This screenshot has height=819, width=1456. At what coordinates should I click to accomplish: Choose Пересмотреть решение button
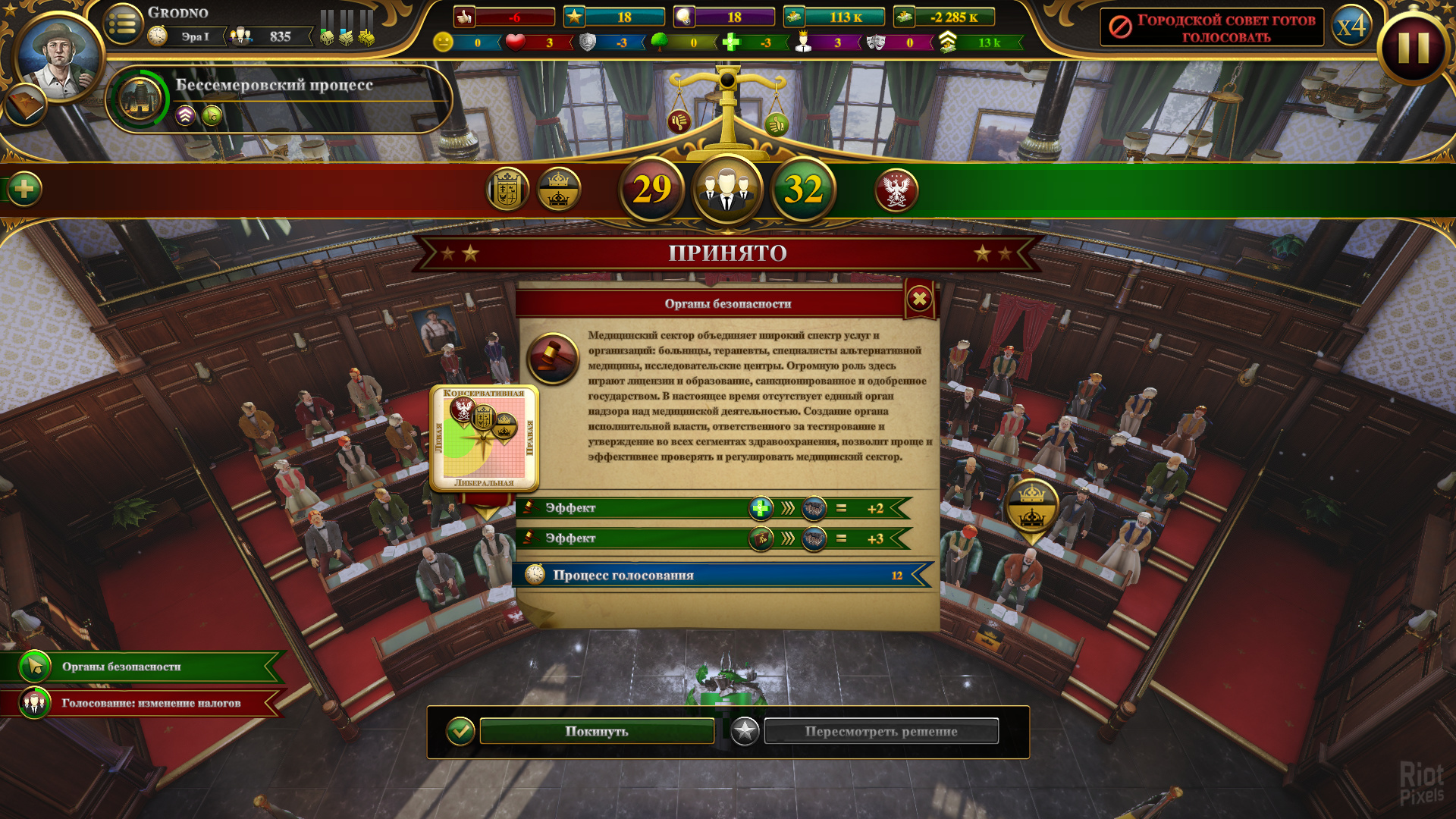[x=880, y=732]
